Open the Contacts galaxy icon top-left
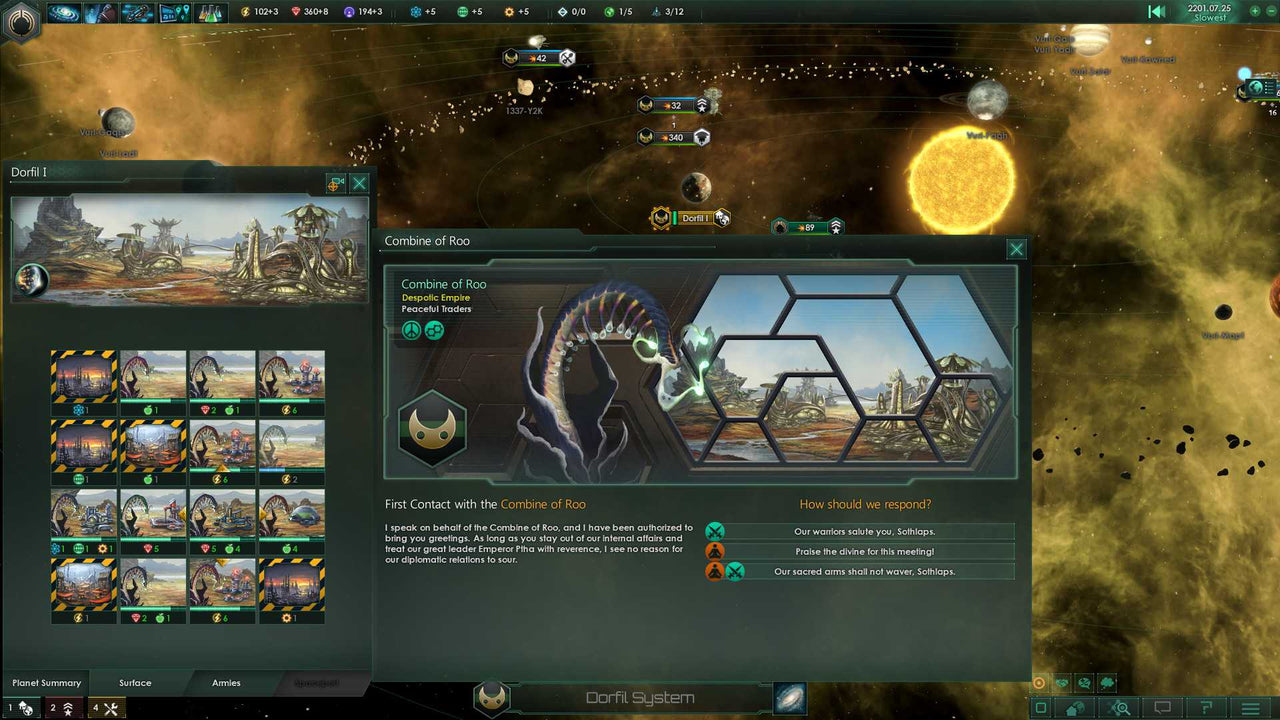The width and height of the screenshot is (1280, 720). [x=63, y=13]
